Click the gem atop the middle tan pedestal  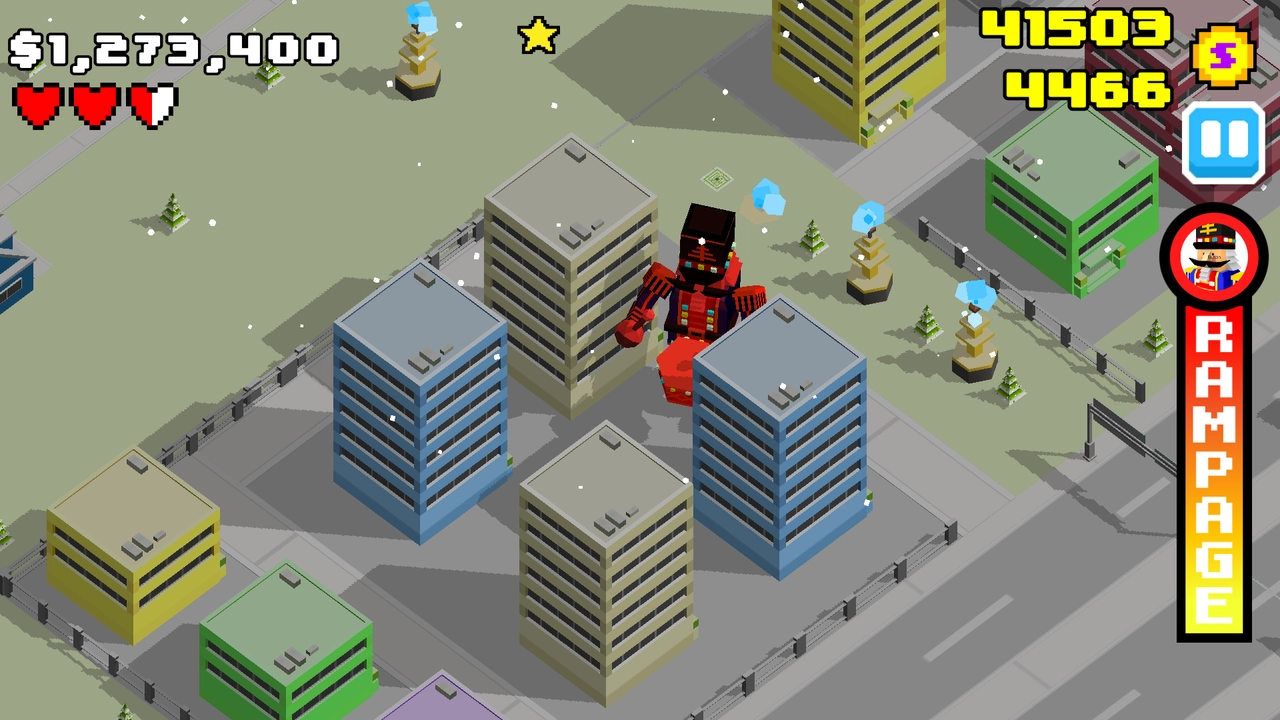click(866, 215)
